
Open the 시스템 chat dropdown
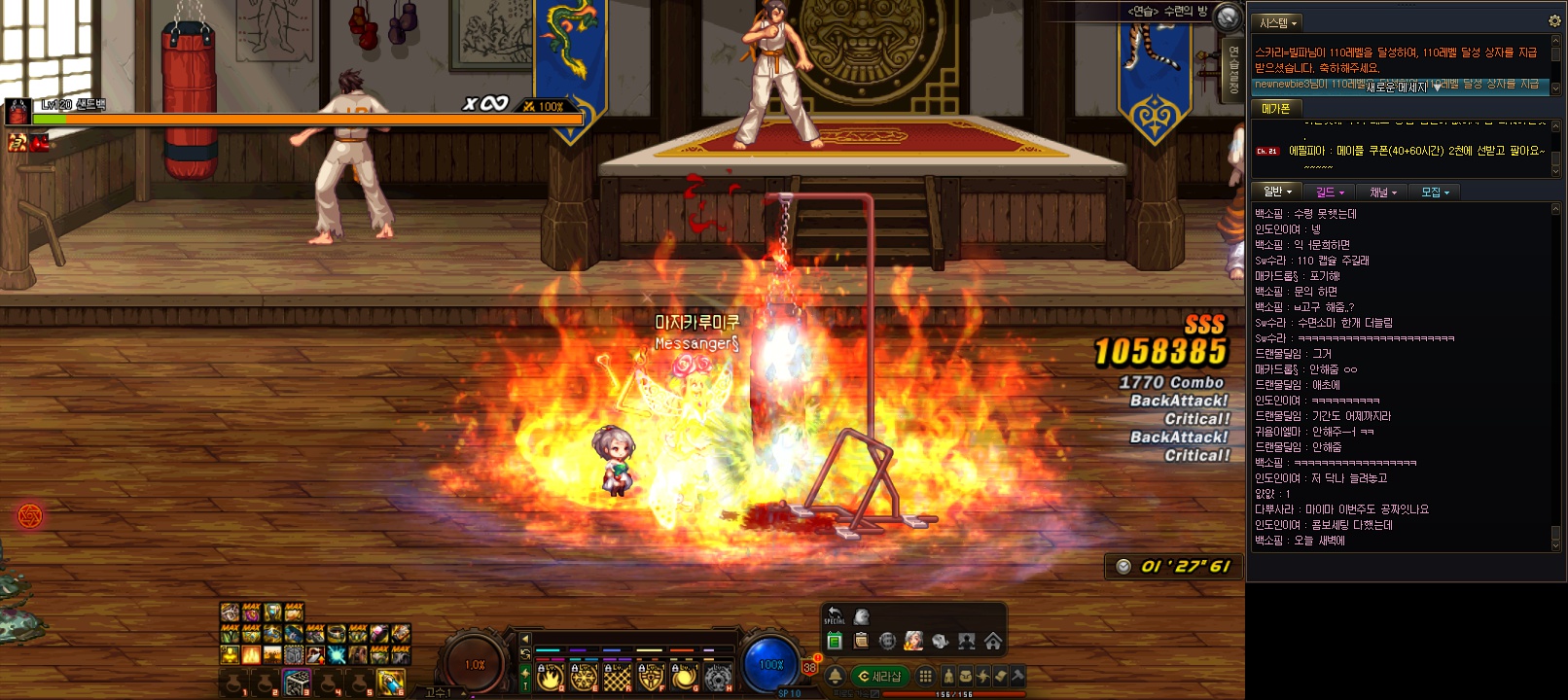tap(1278, 22)
